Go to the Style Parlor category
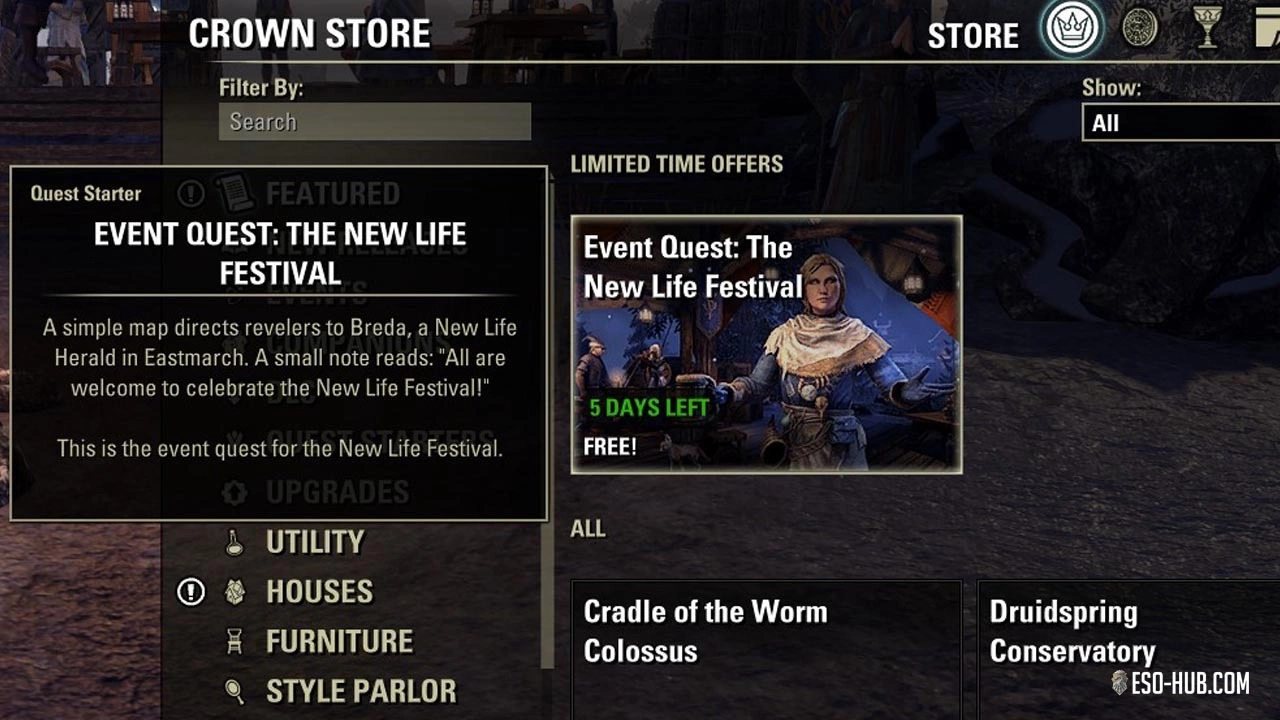Viewport: 1280px width, 720px height. click(360, 691)
